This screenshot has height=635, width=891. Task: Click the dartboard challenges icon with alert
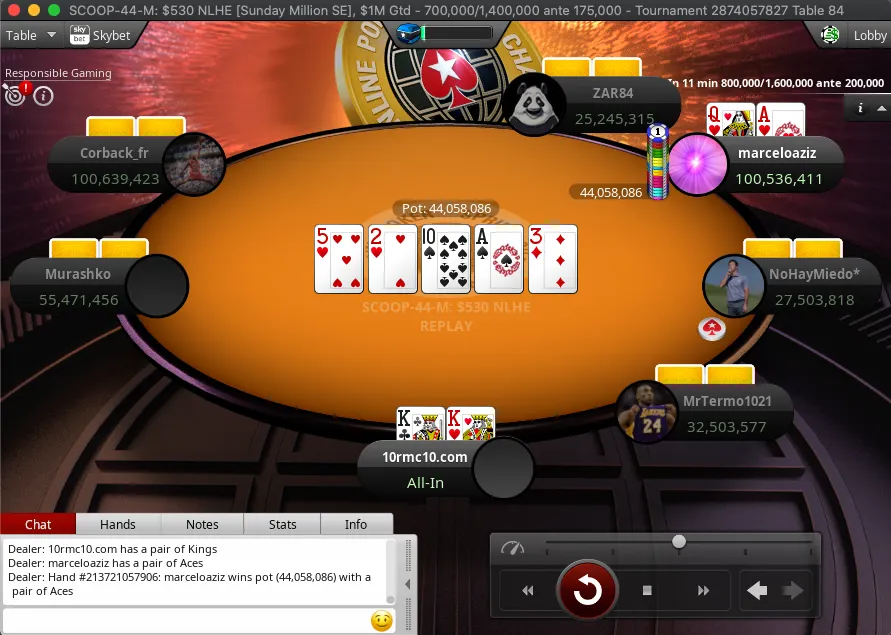coord(16,95)
